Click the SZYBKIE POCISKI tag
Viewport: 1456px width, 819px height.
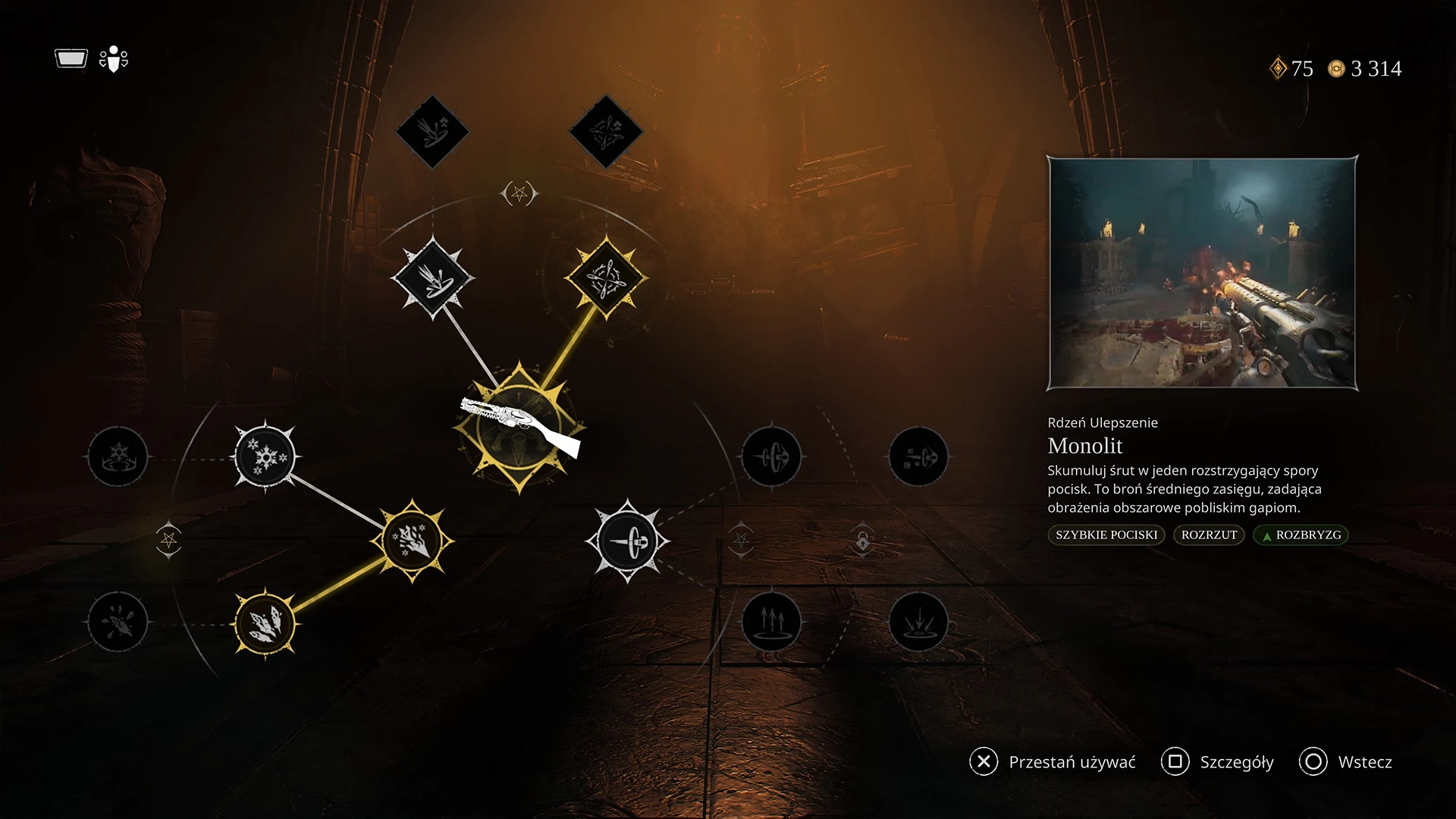pos(1106,535)
